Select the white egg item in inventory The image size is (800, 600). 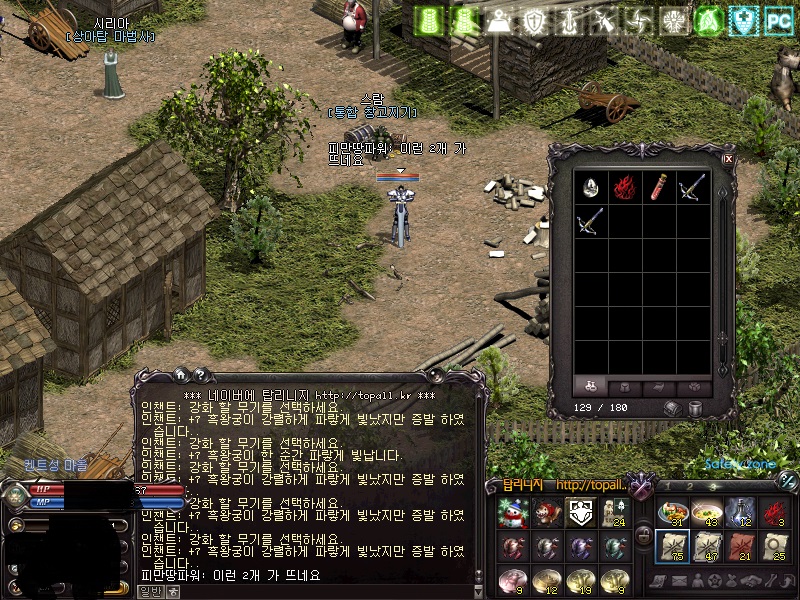coord(592,187)
